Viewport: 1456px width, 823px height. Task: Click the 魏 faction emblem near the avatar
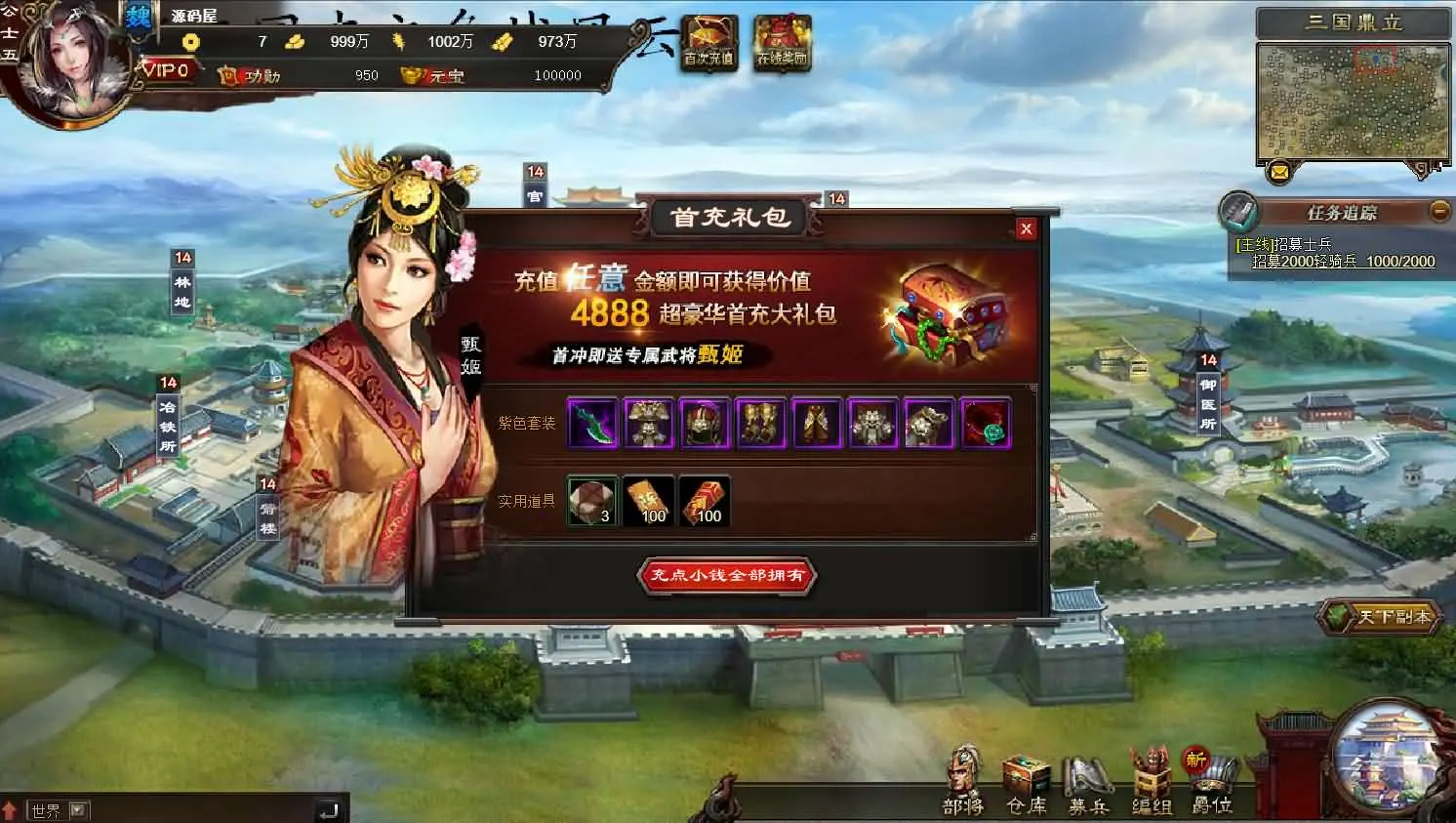tap(137, 17)
